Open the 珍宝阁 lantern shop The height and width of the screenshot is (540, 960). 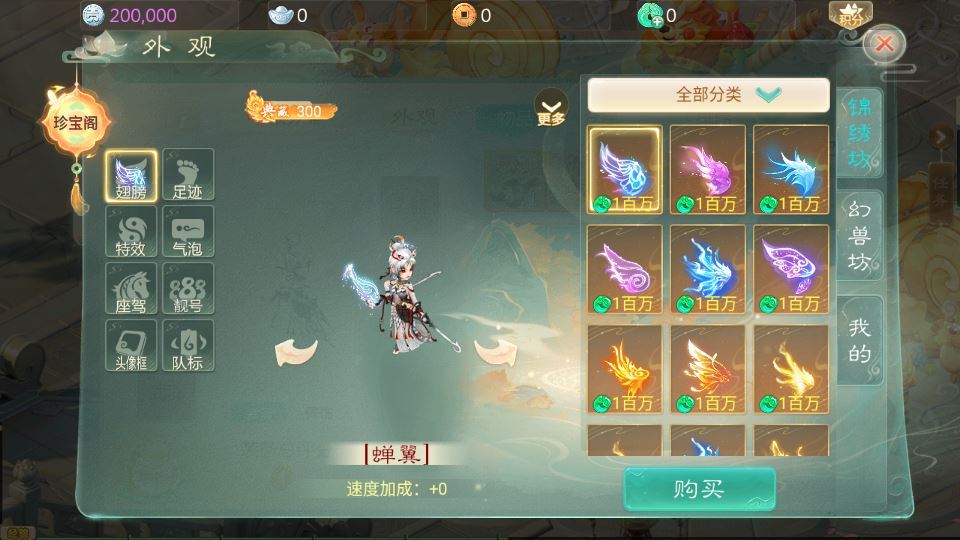75,124
